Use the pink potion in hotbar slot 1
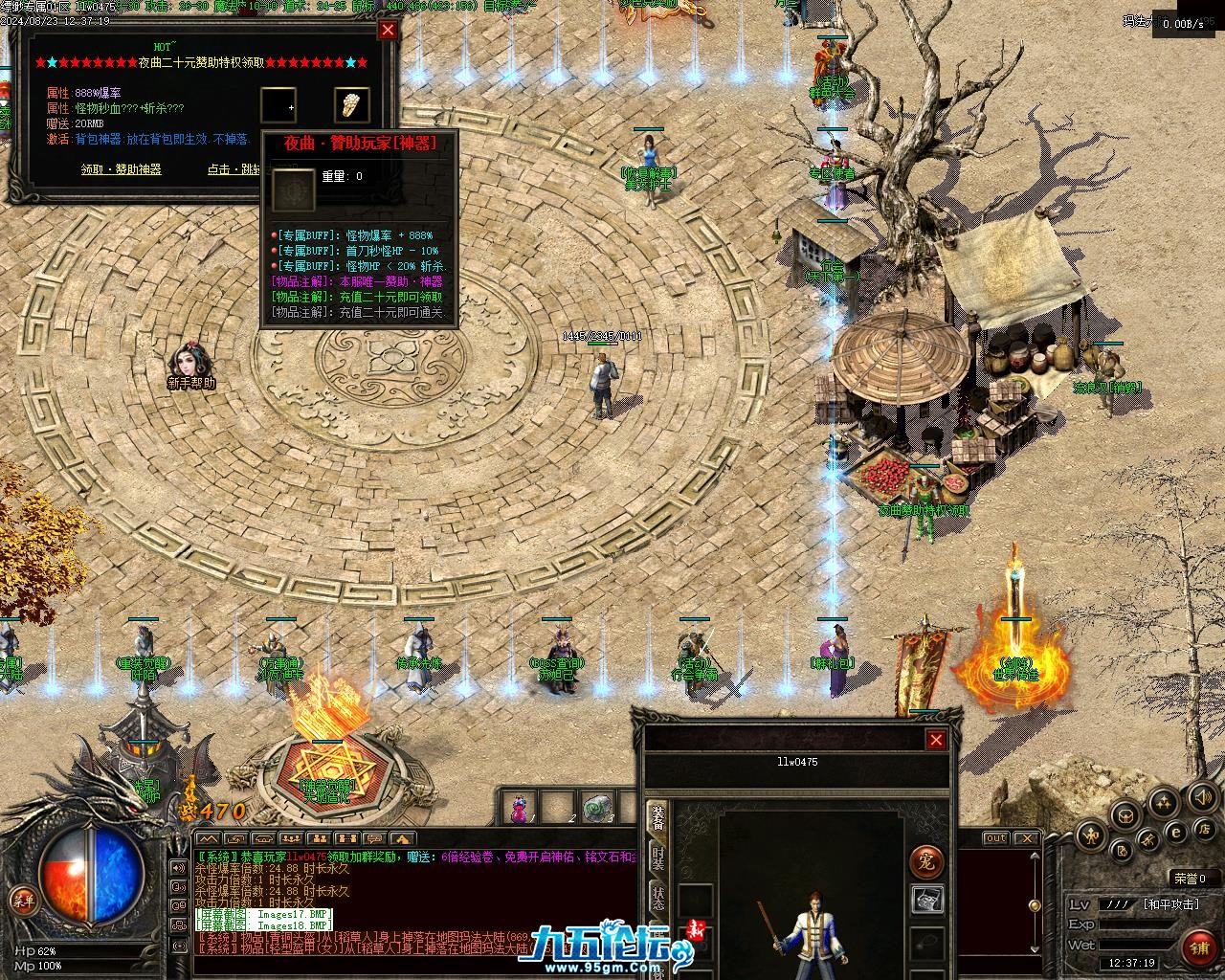Viewport: 1225px width, 980px height. 519,809
